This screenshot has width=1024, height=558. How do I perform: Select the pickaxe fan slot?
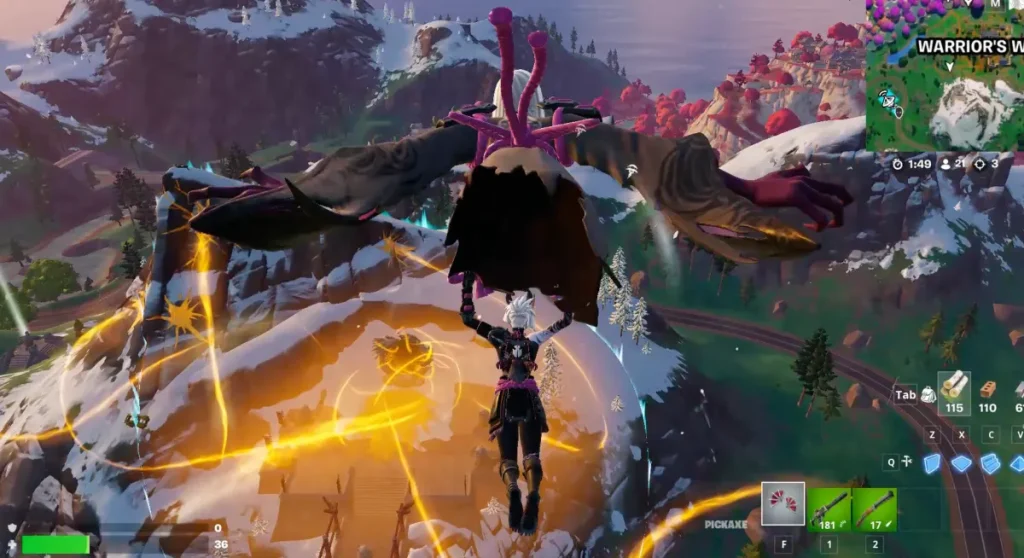pos(783,504)
